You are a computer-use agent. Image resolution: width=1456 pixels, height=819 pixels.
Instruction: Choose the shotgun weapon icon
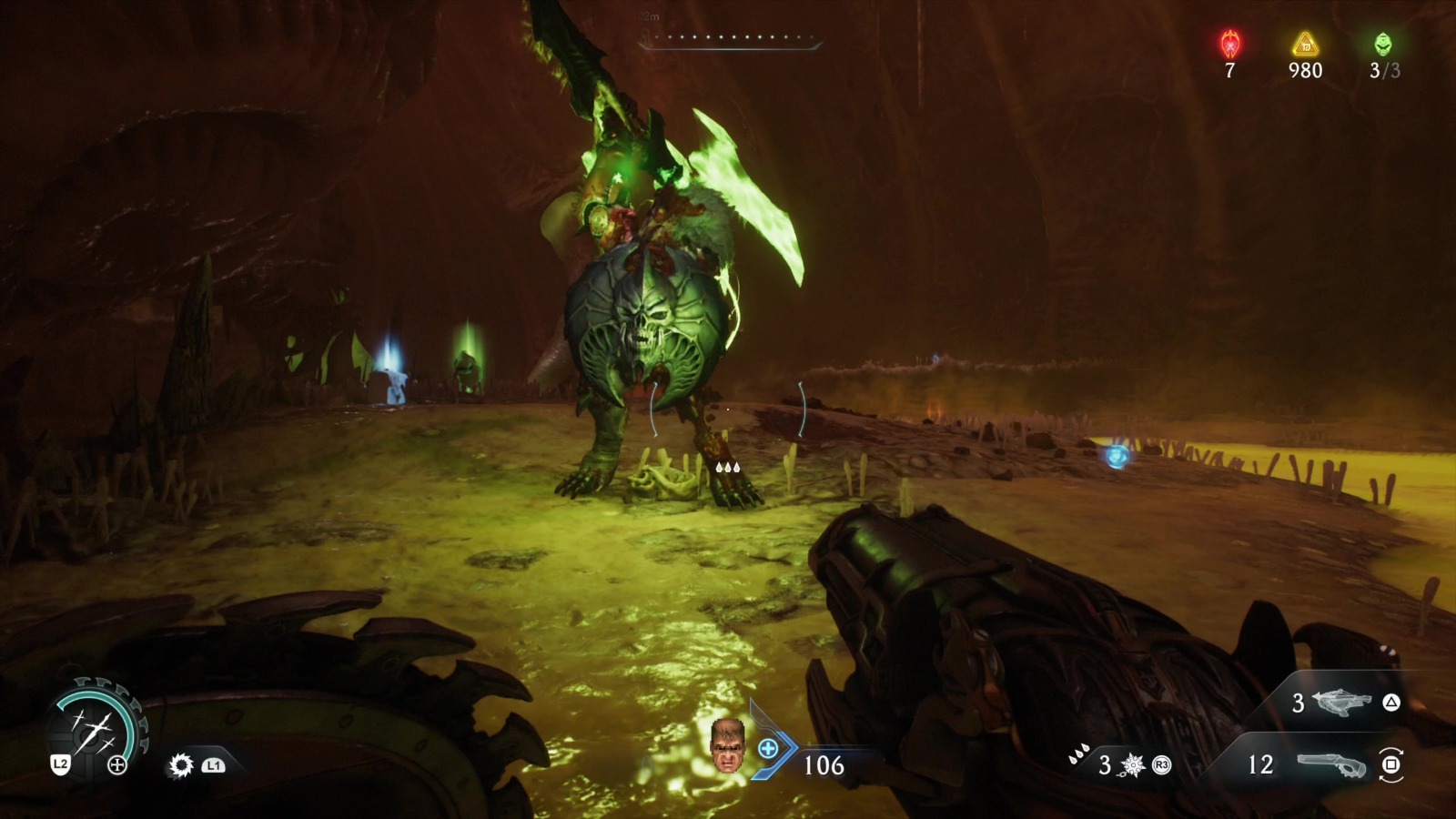pyautogui.click(x=1331, y=764)
